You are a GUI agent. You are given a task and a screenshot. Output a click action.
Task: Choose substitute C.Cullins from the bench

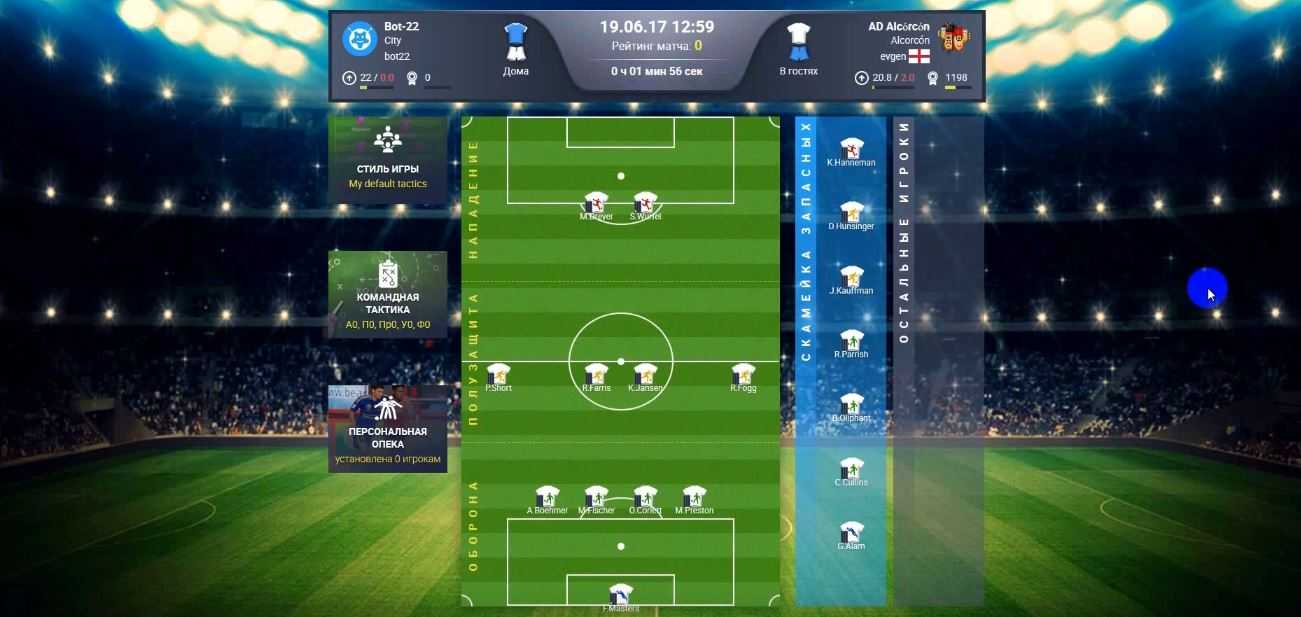pyautogui.click(x=851, y=470)
